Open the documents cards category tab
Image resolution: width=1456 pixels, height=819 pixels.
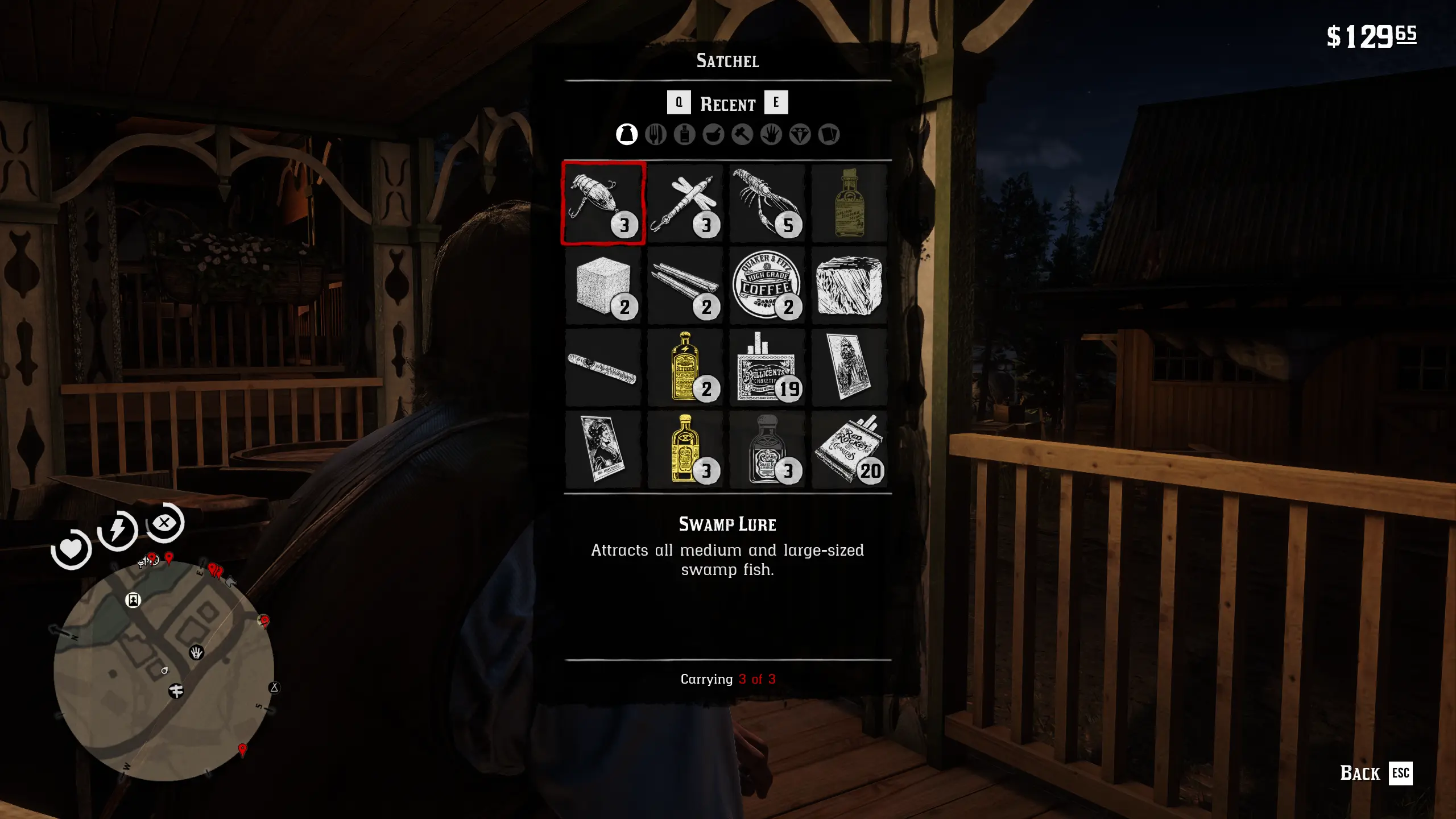(829, 135)
